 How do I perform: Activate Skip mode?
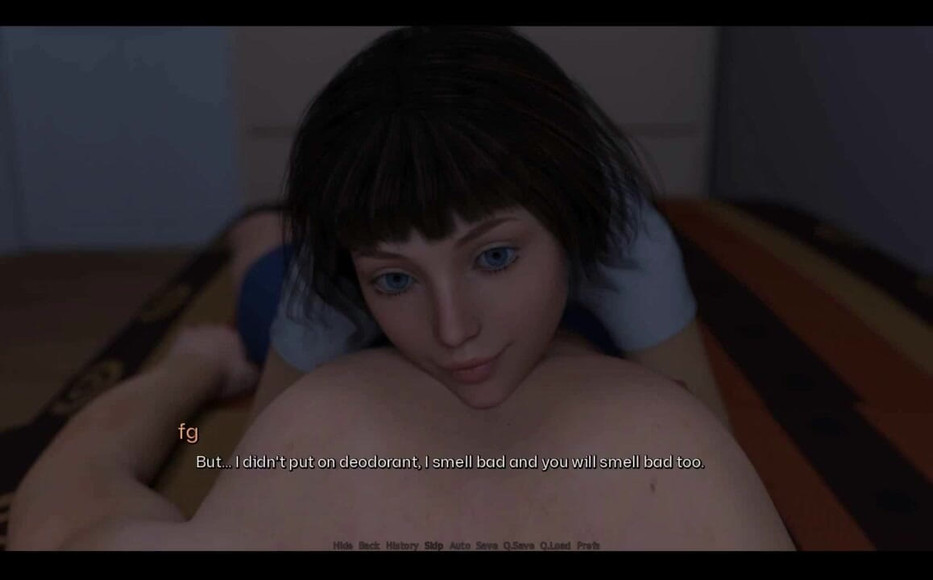434,546
